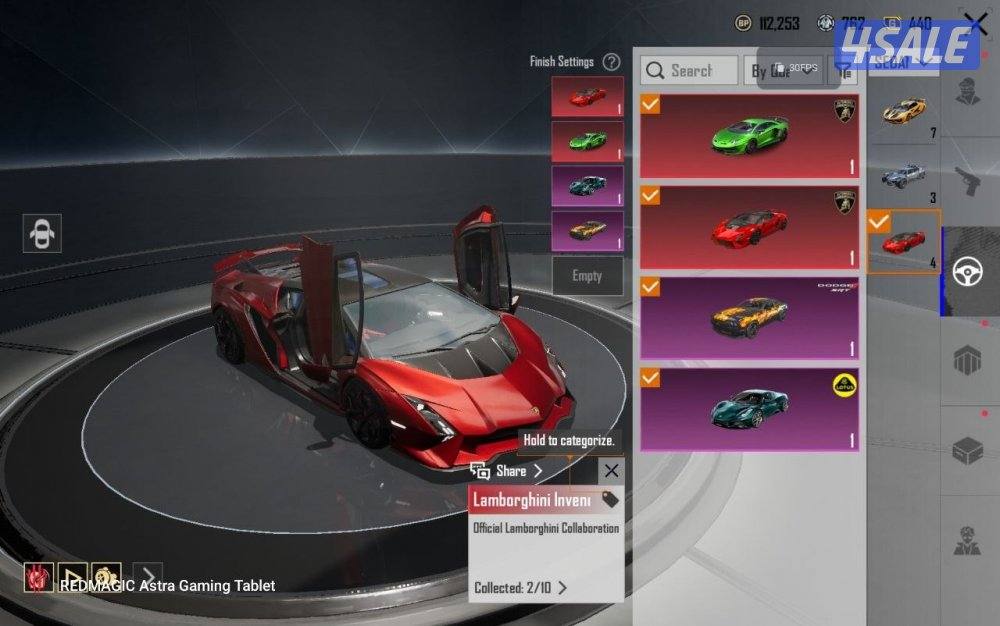Open the sort order dropdown

(783, 70)
